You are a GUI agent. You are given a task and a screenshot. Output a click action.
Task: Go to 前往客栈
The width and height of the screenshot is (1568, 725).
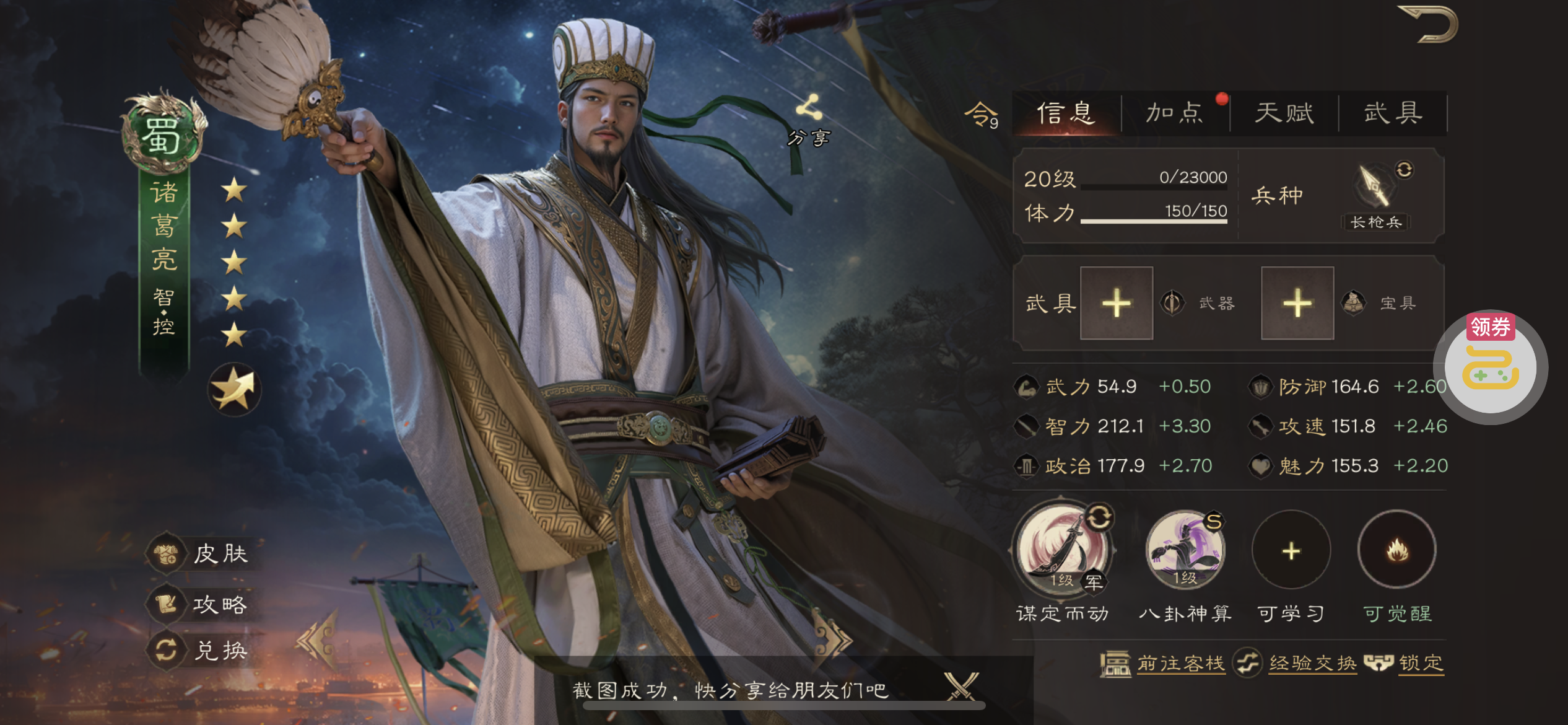click(x=1163, y=664)
